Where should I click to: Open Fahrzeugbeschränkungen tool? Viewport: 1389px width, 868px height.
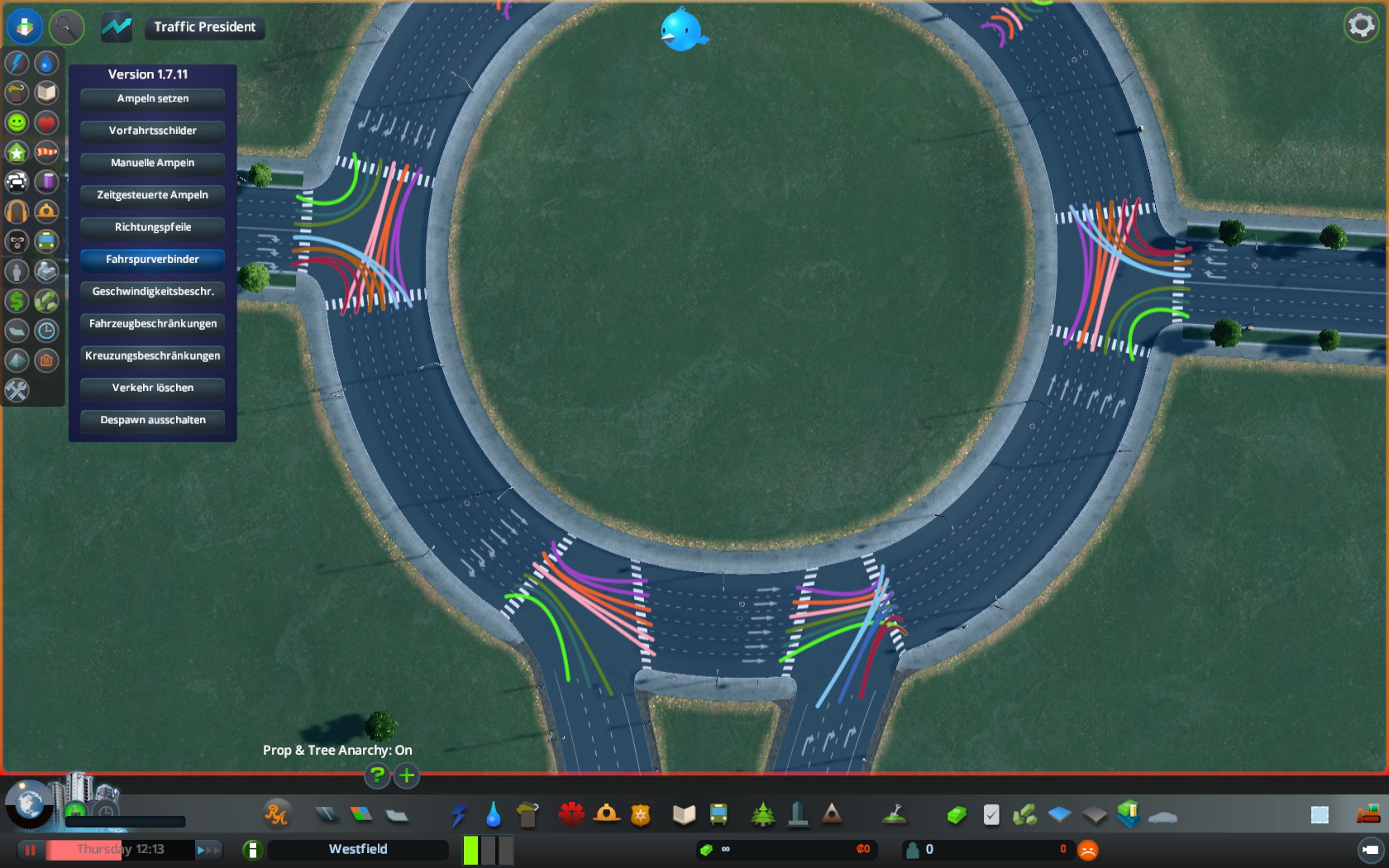[153, 324]
